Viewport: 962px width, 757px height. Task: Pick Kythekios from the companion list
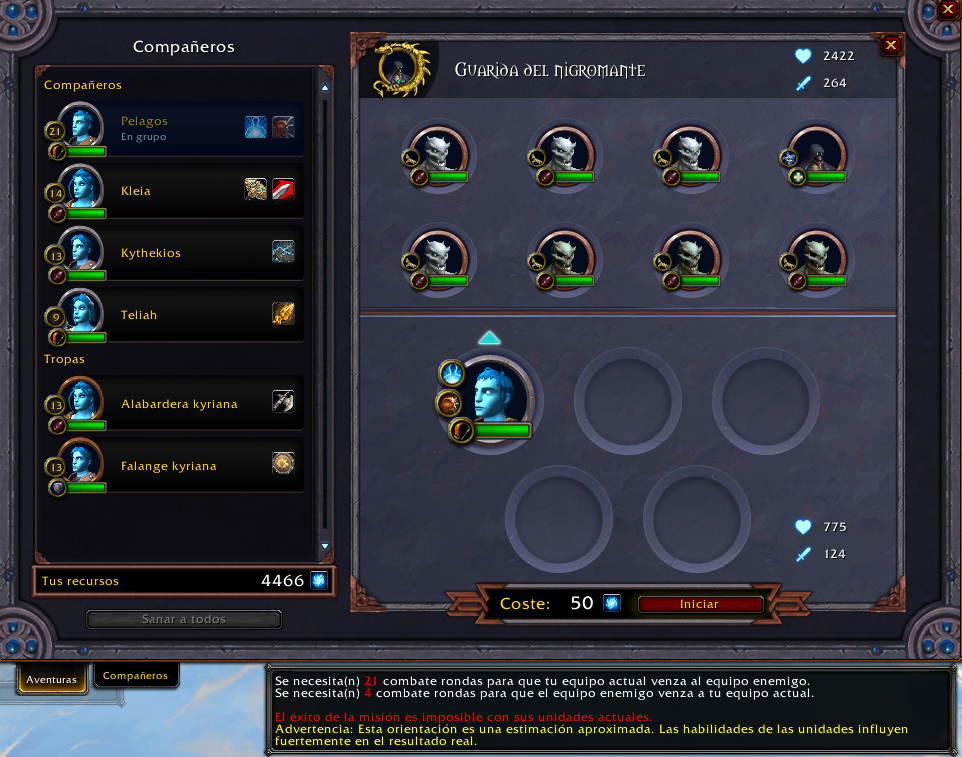tap(151, 253)
